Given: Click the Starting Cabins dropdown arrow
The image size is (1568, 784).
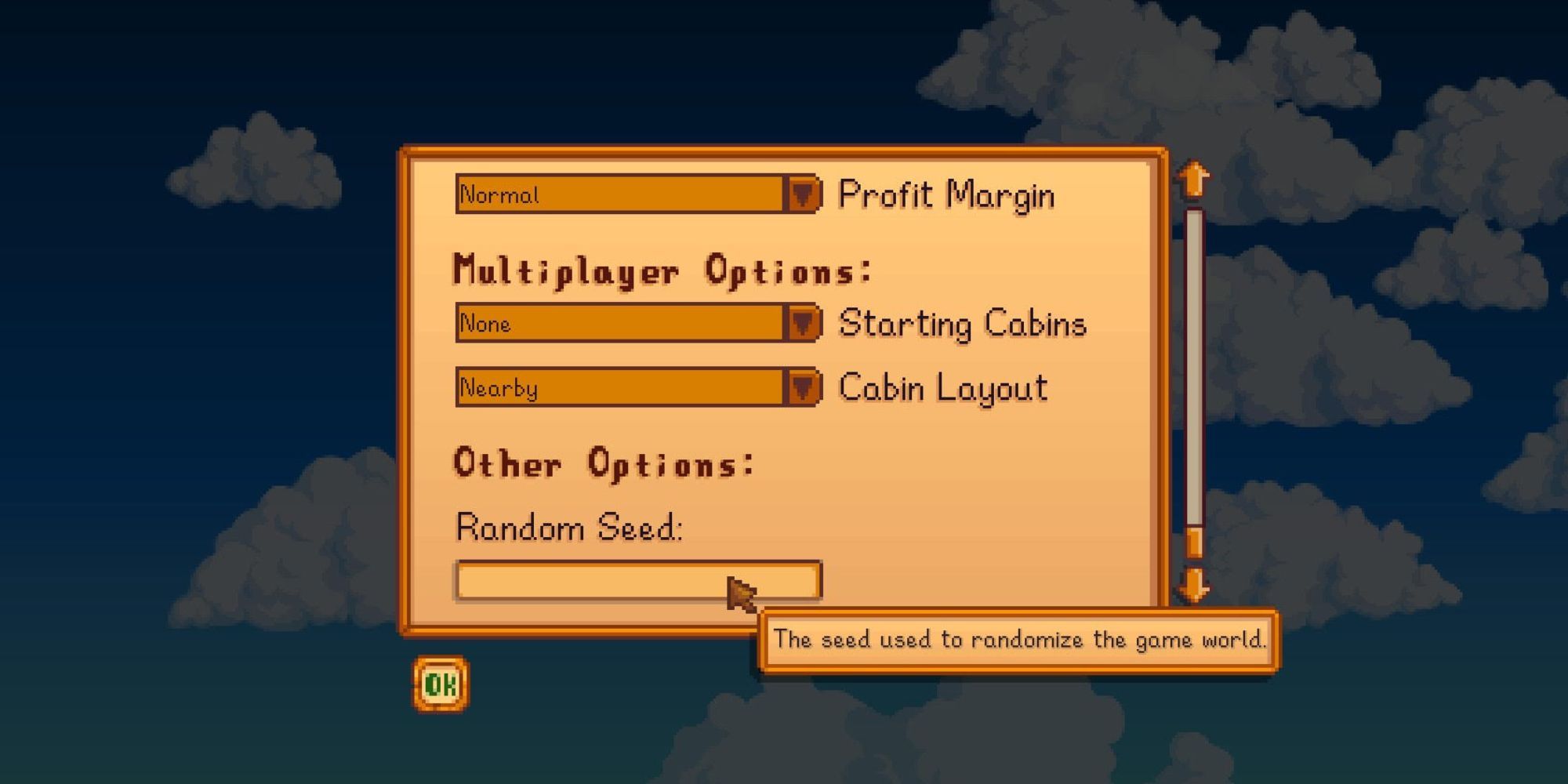Looking at the screenshot, I should pyautogui.click(x=803, y=324).
